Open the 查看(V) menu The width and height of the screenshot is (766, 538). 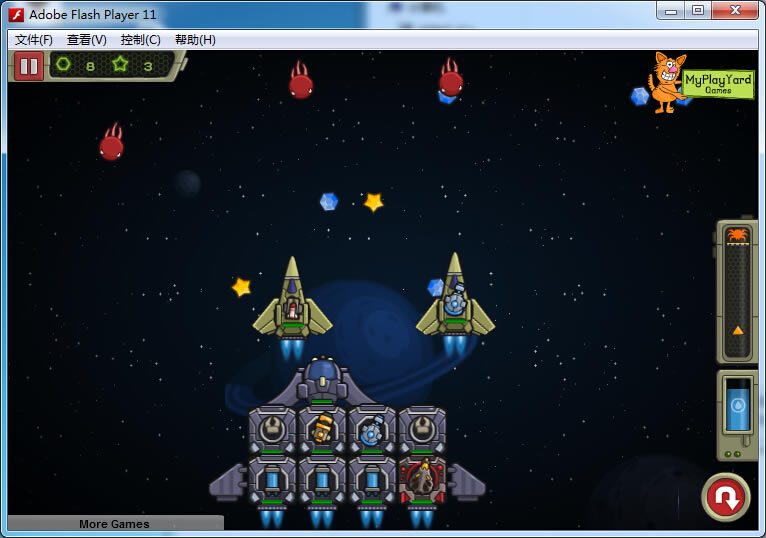coord(87,40)
